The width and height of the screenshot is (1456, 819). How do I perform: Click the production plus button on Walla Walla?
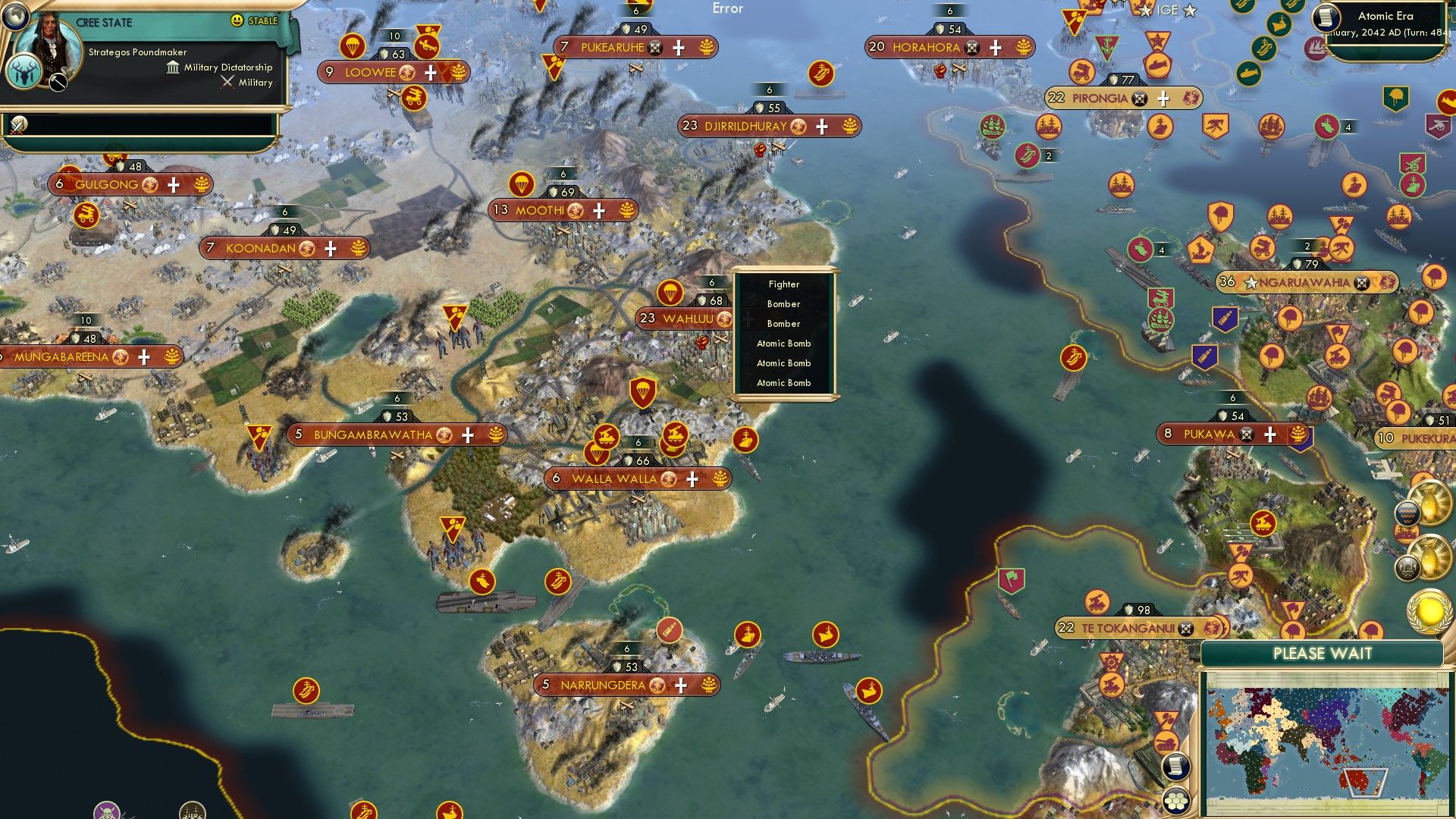pos(691,479)
